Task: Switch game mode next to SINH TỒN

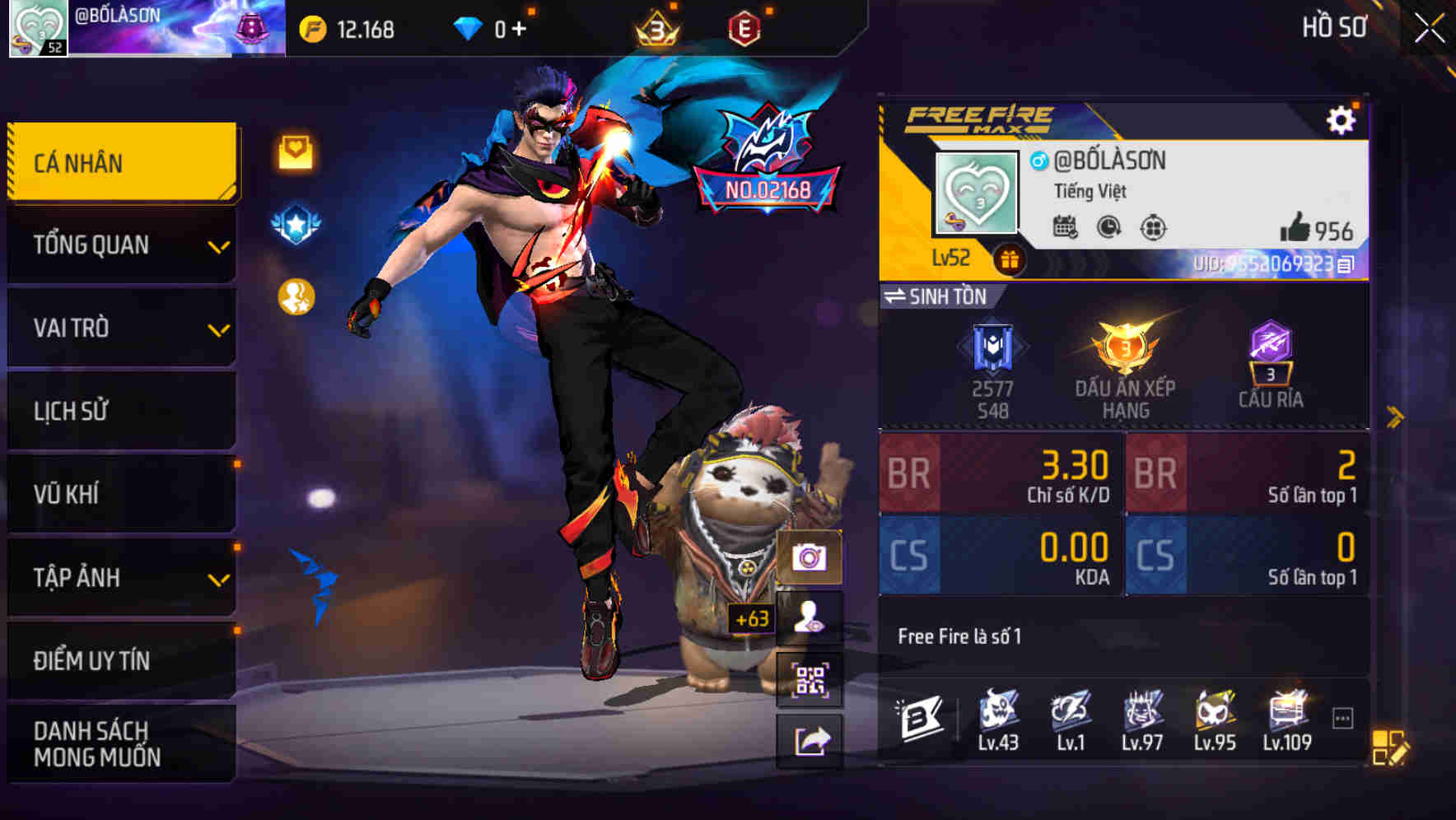Action: pyautogui.click(x=896, y=297)
